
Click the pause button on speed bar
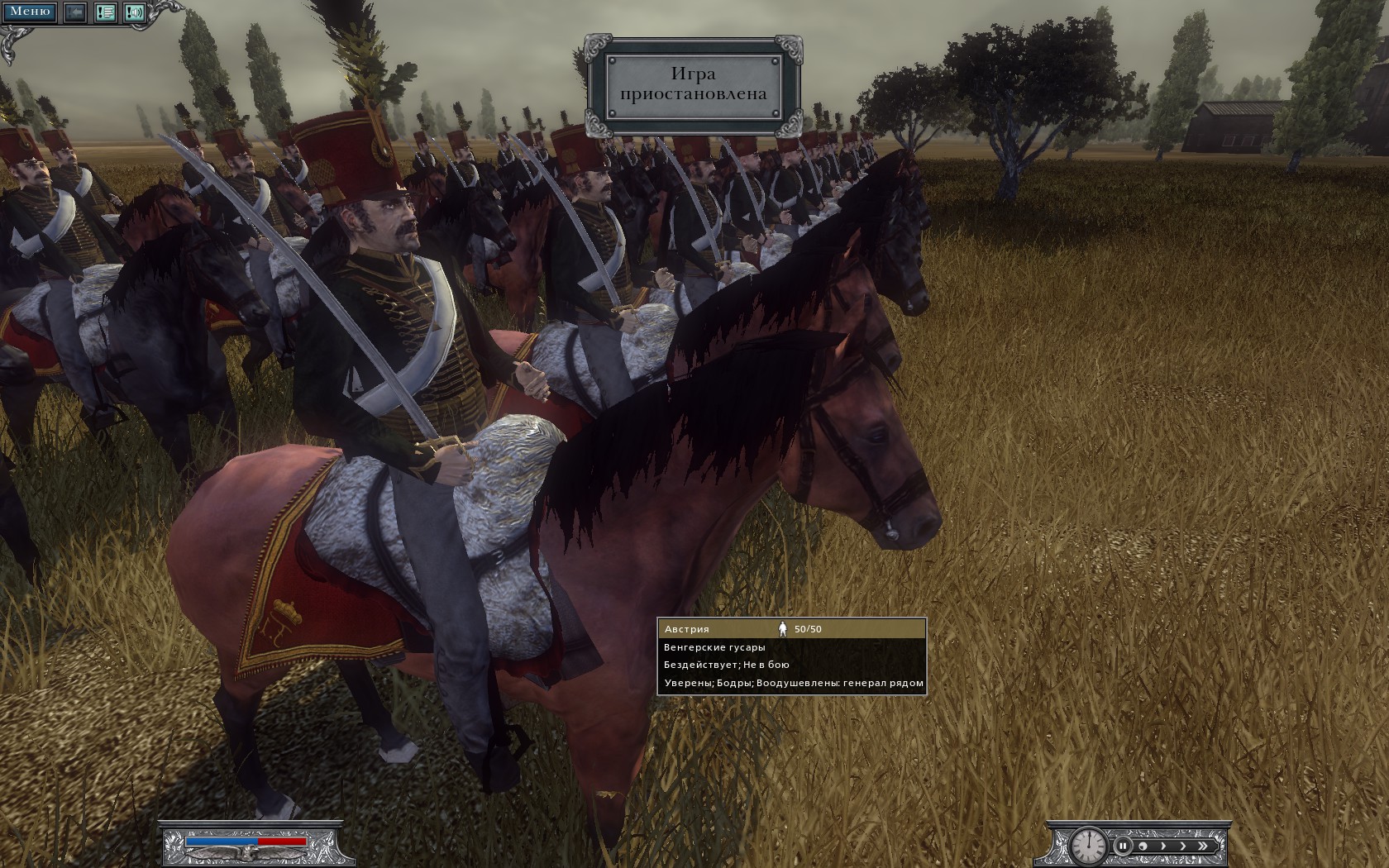(1123, 846)
